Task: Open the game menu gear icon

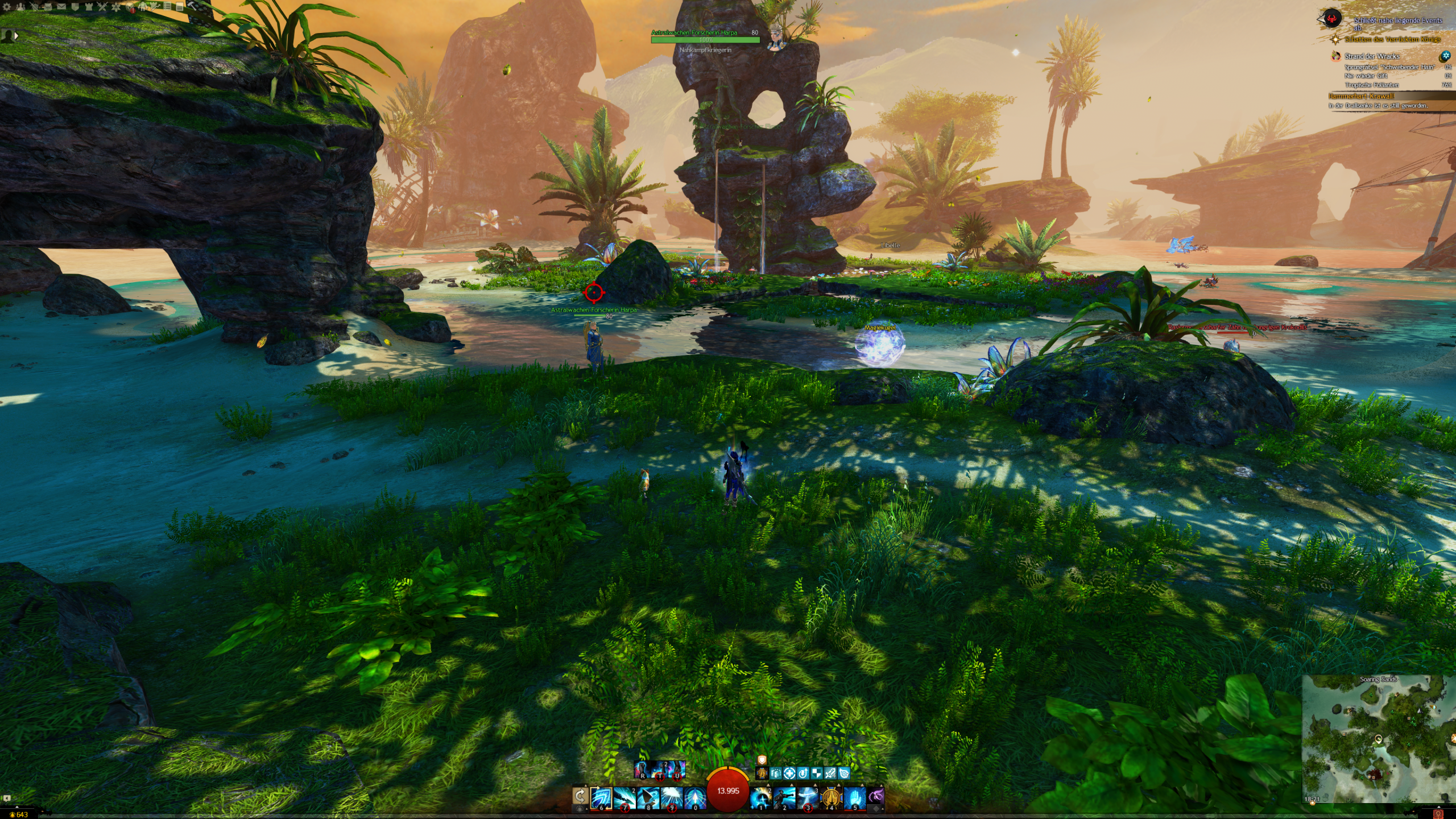Action: [x=7, y=7]
